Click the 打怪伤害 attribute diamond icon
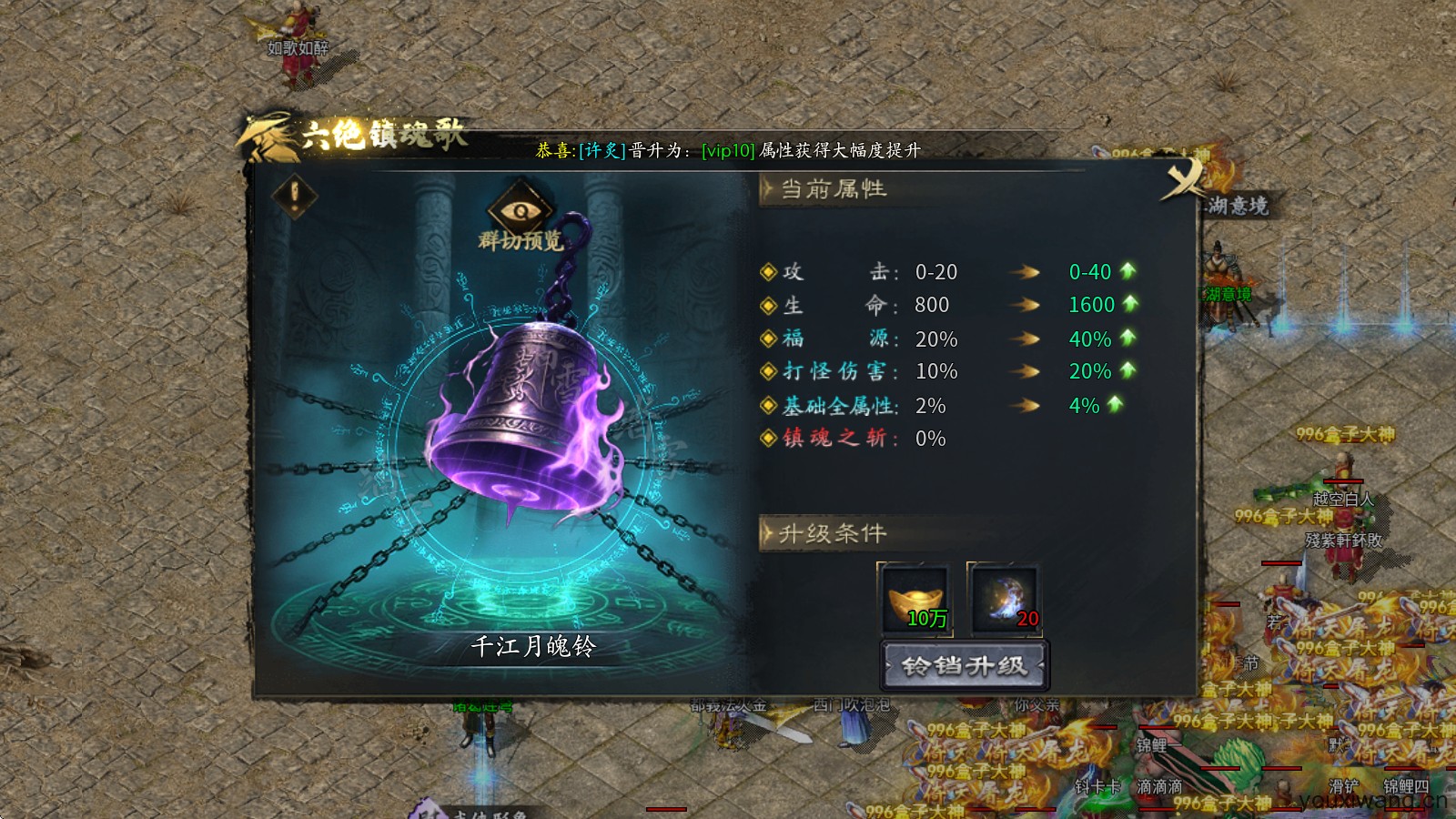The image size is (1456, 819). [769, 372]
